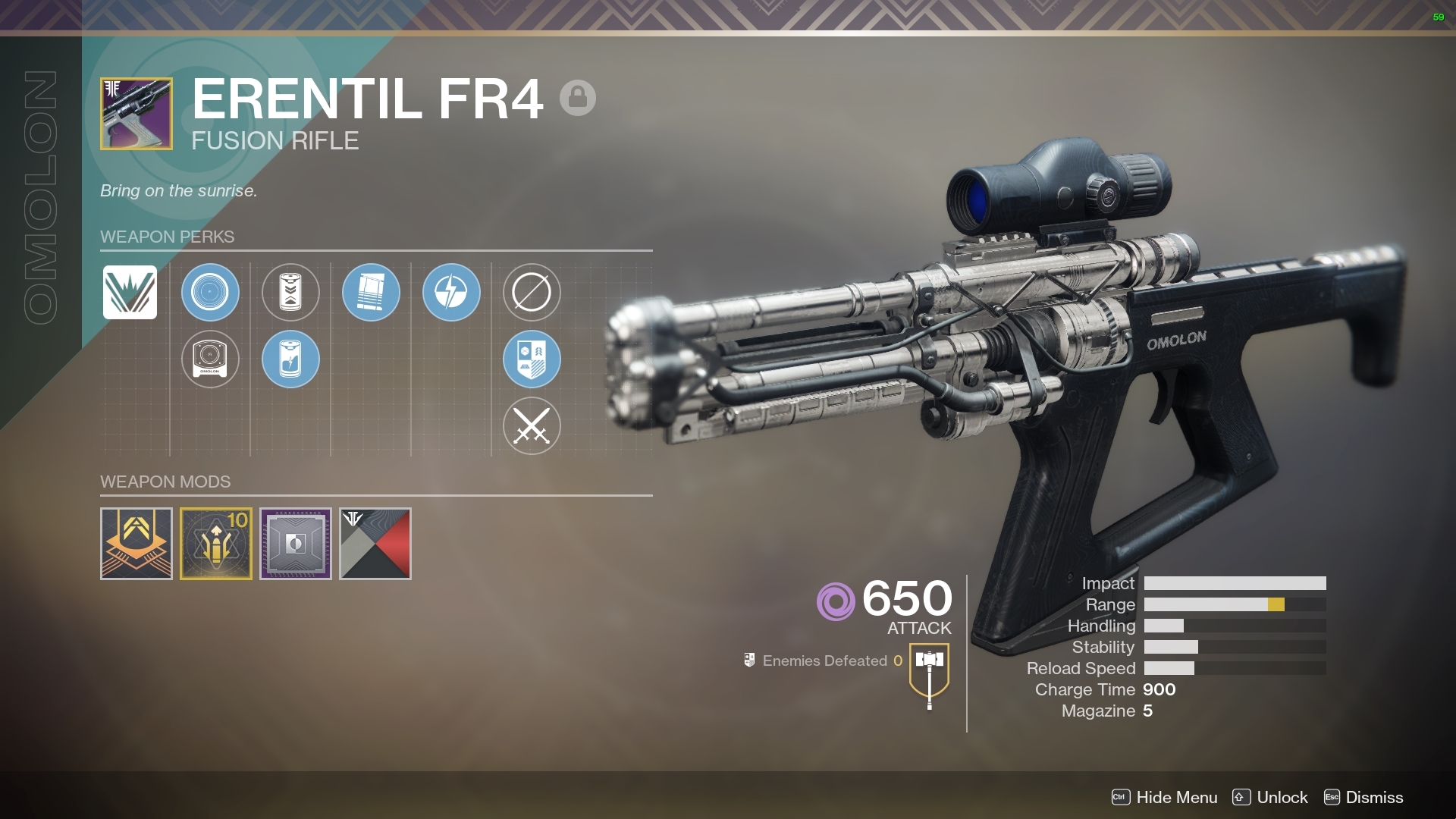Image resolution: width=1456 pixels, height=819 pixels.
Task: Select the lightning bolt perk icon
Action: [x=451, y=293]
